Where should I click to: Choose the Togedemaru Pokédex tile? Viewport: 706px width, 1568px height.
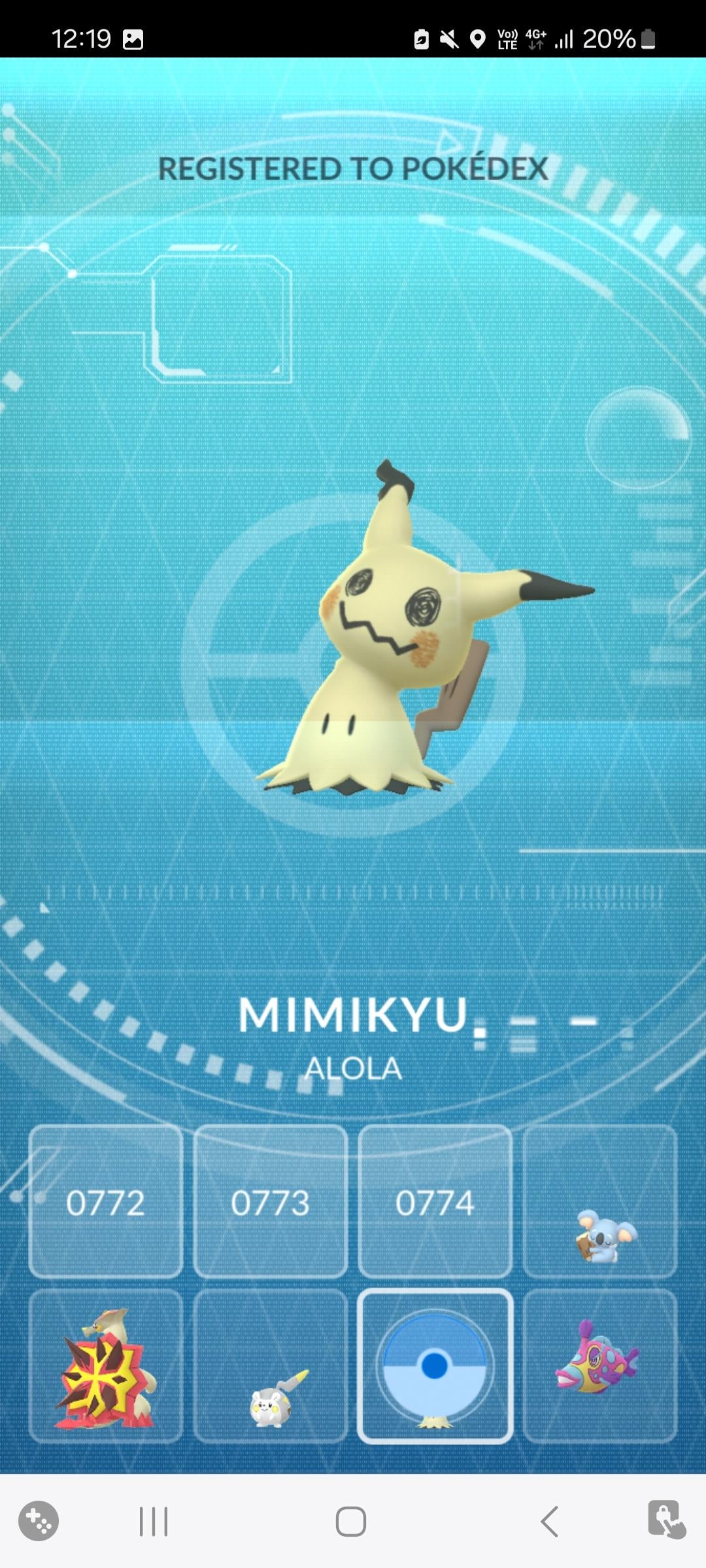point(271,1366)
